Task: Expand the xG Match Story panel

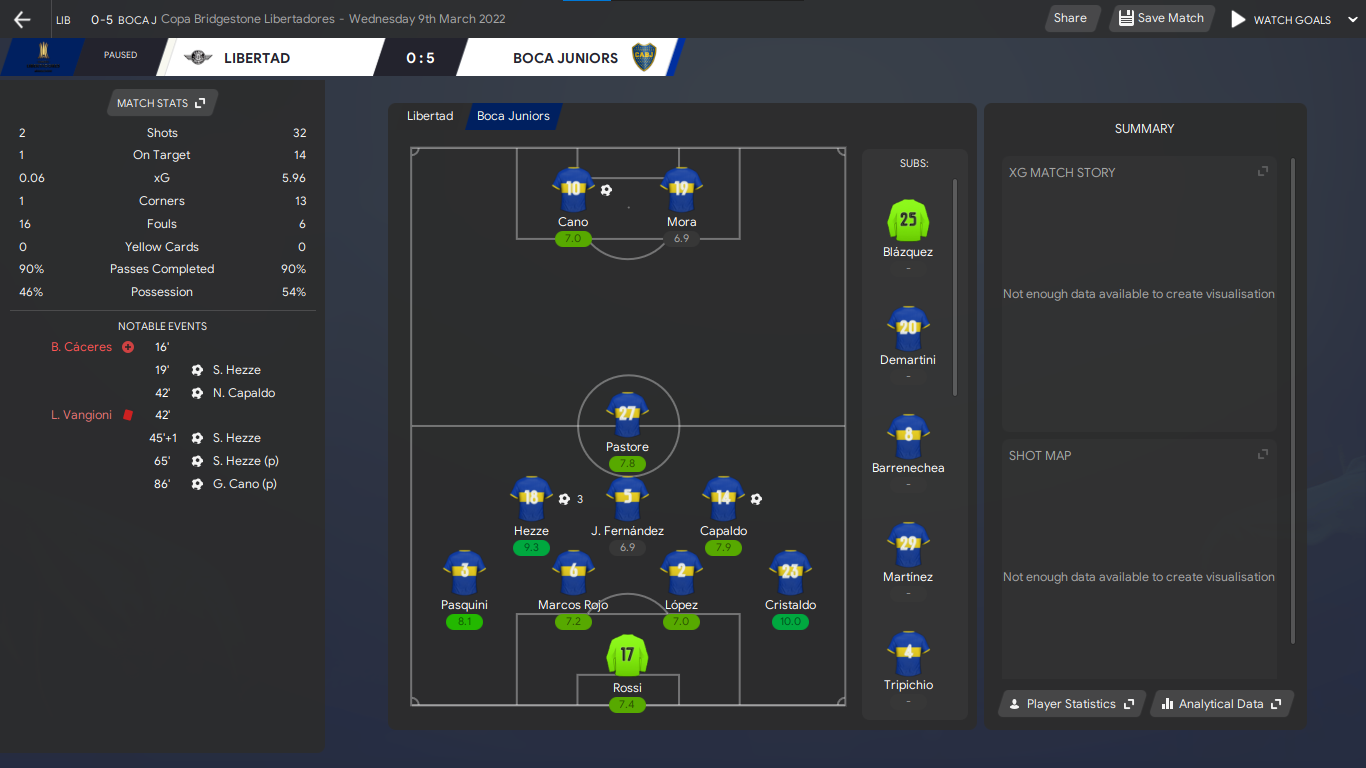Action: (1263, 172)
